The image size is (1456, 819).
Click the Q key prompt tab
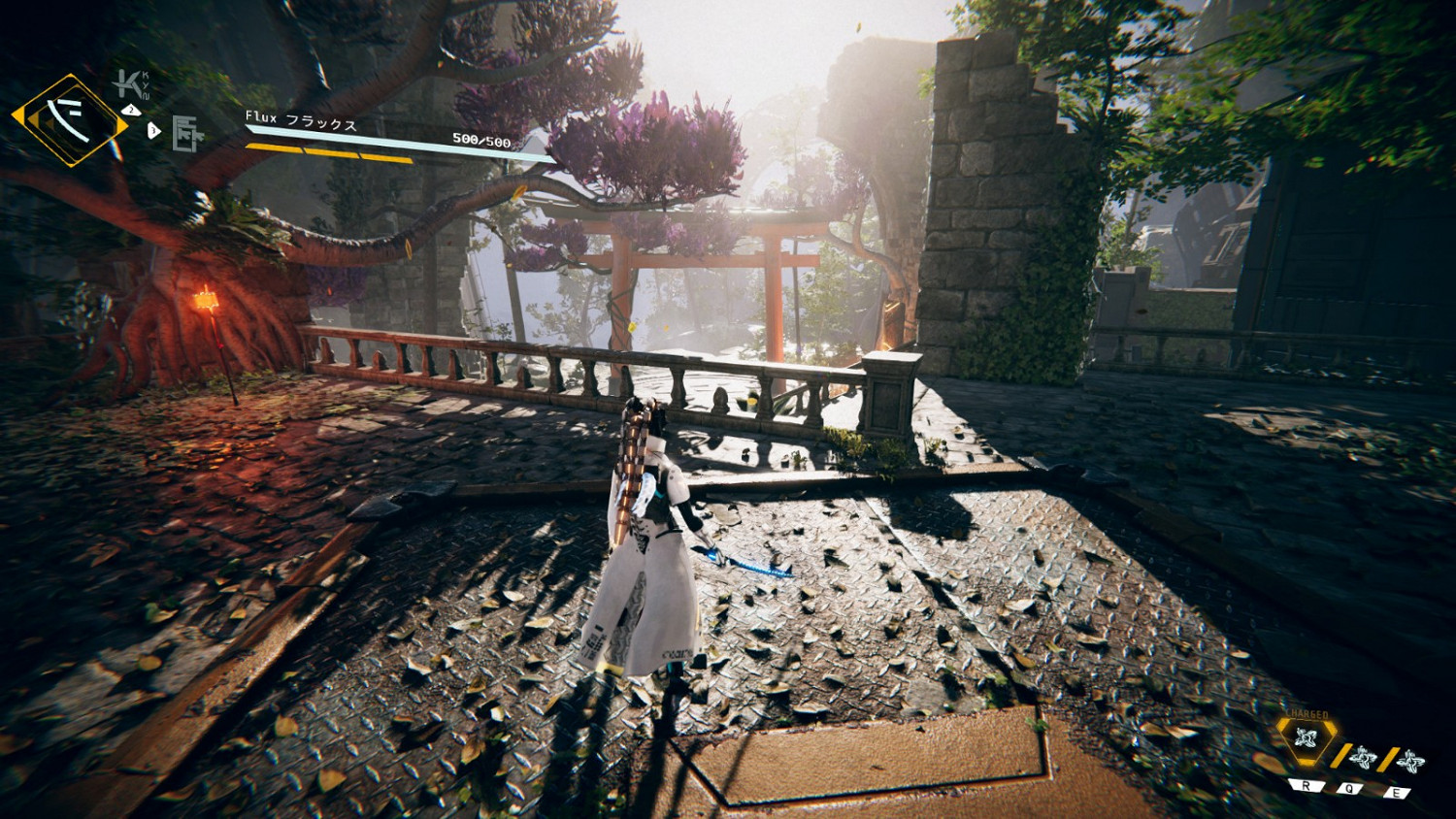[1350, 789]
